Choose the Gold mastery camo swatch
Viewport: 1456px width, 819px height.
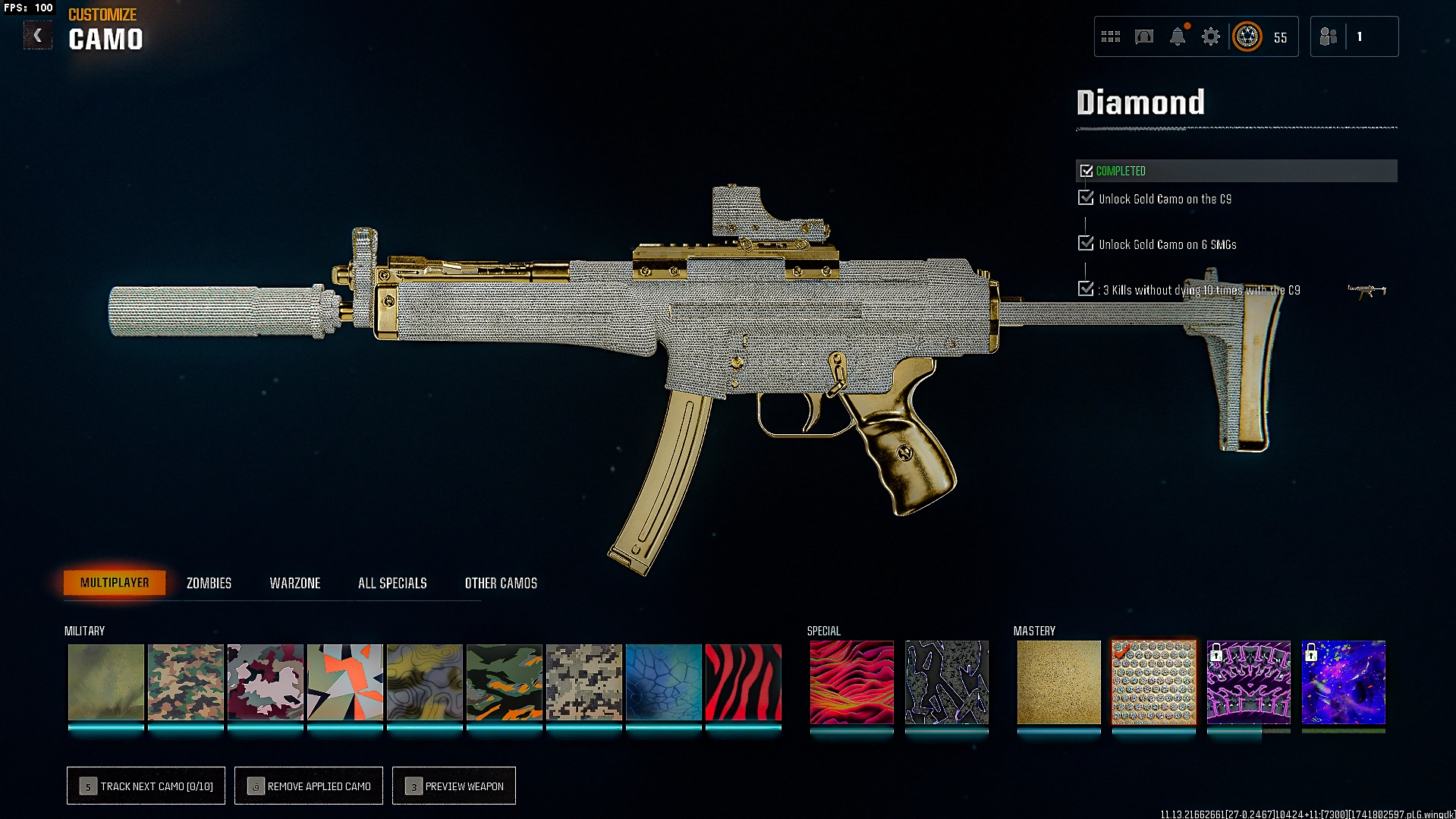pos(1058,682)
